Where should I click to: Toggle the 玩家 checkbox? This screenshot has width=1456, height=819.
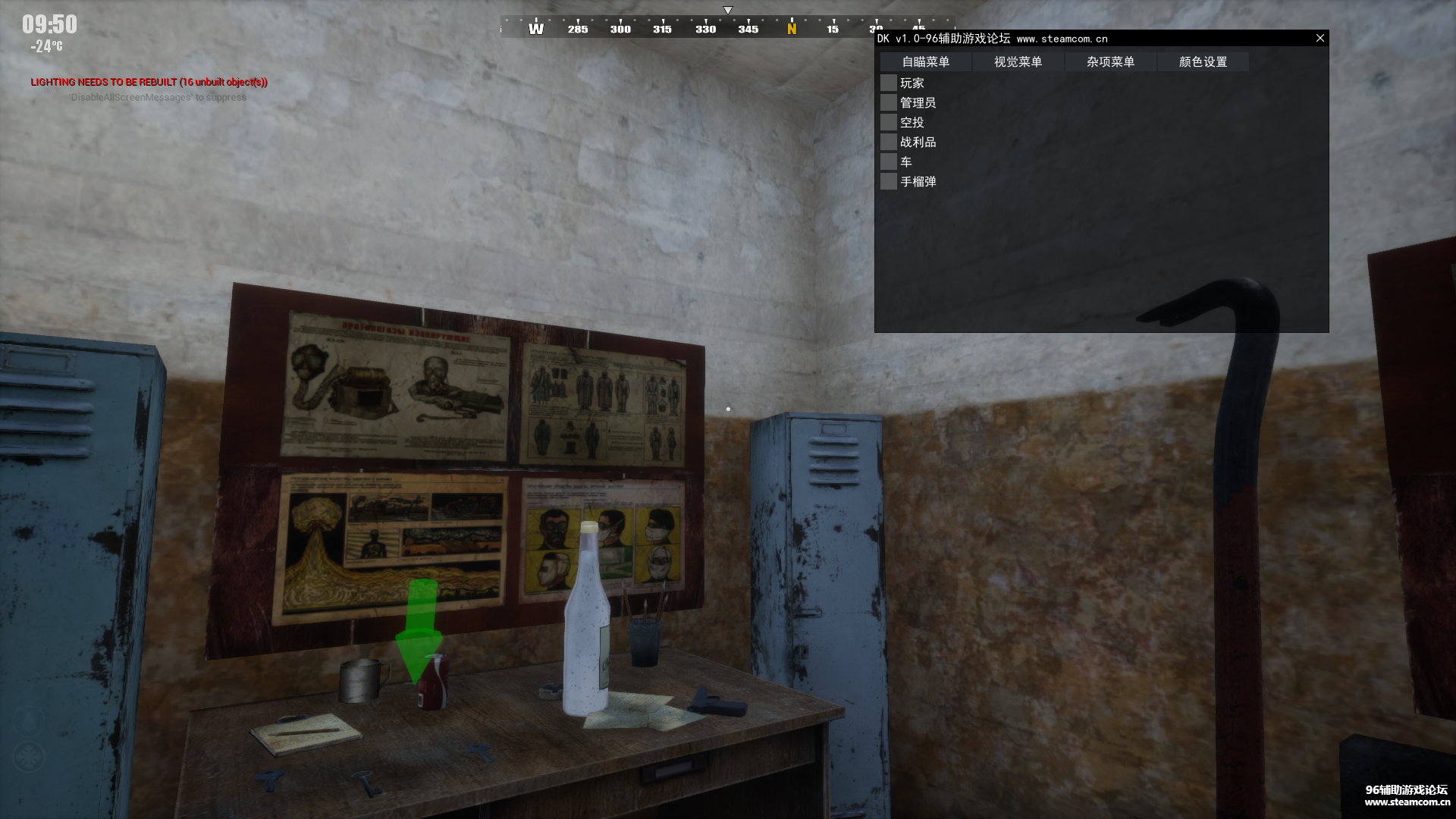tap(889, 83)
